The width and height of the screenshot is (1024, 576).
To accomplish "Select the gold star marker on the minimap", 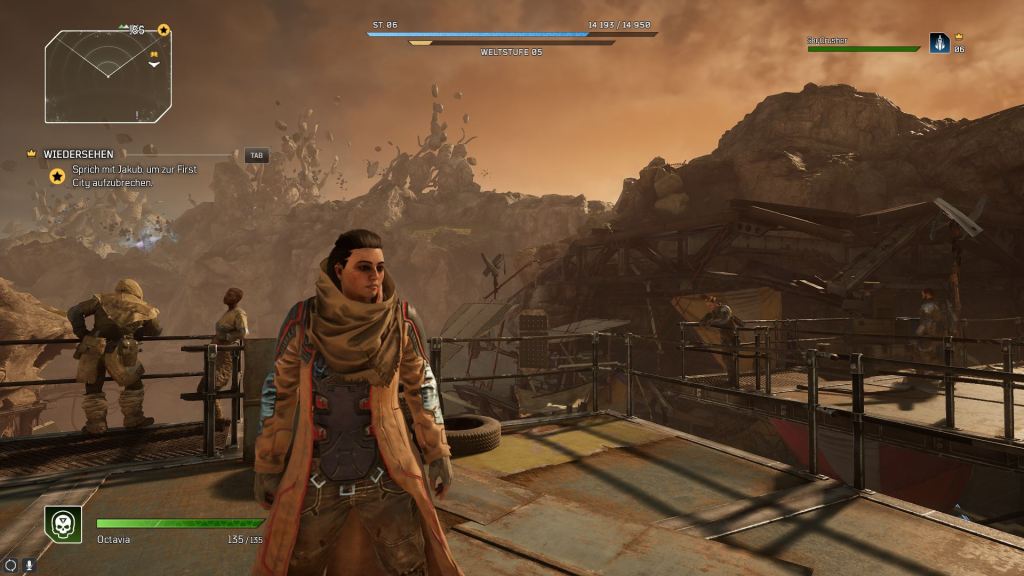I will (164, 31).
